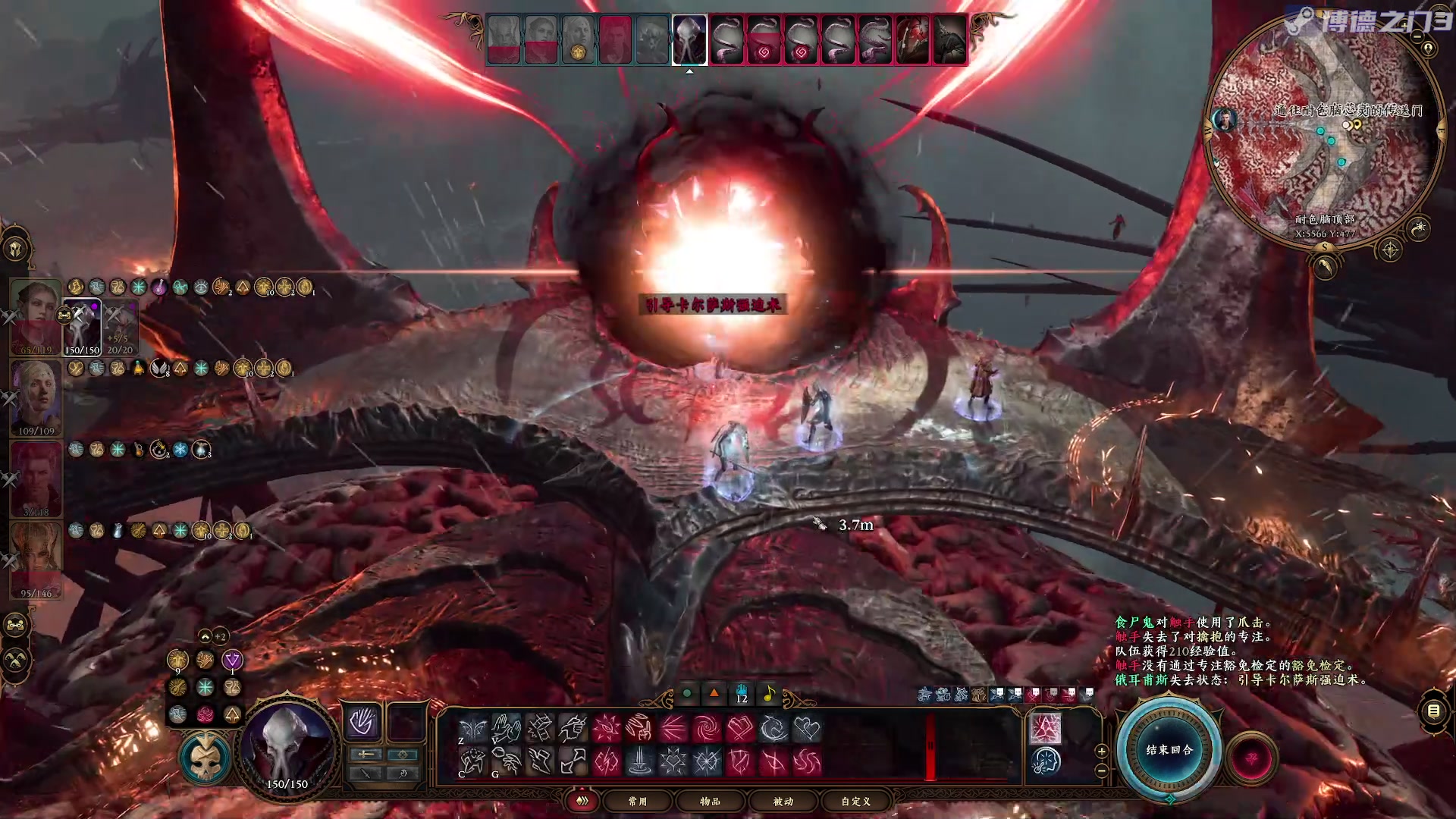Click the 结束回合 end turn button
The height and width of the screenshot is (819, 1456).
[1169, 749]
